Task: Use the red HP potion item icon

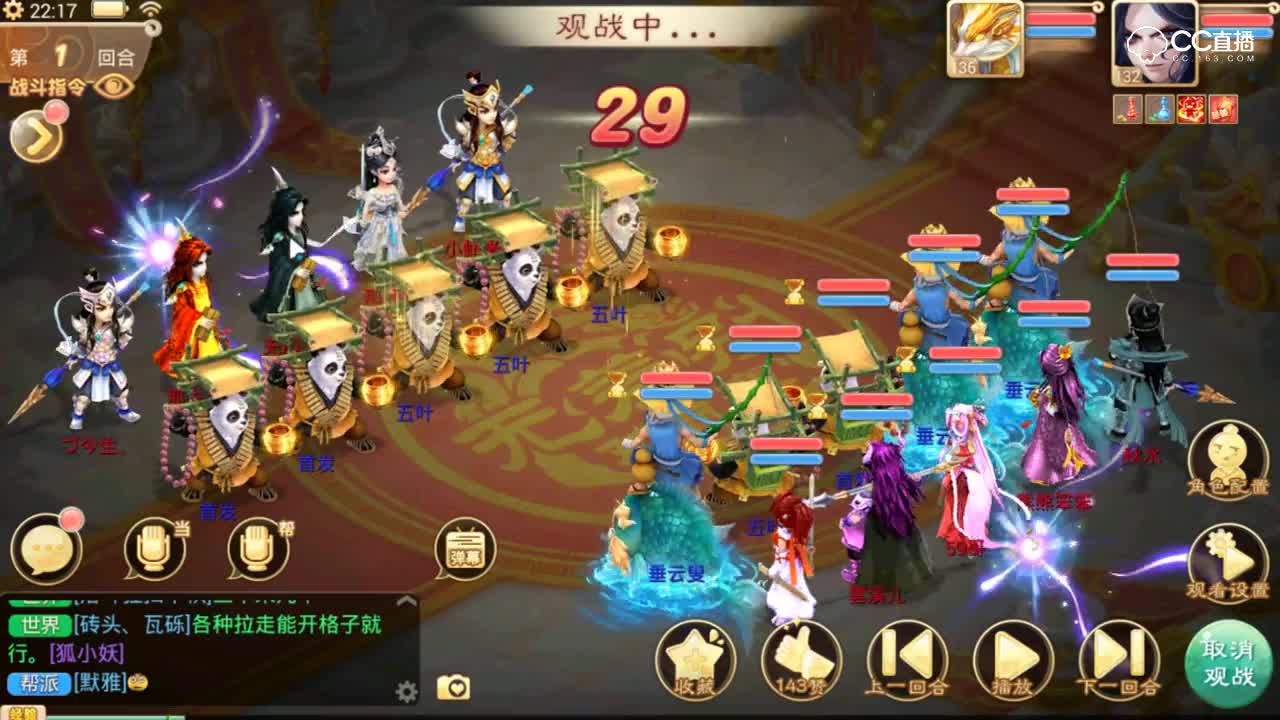Action: click(1127, 107)
